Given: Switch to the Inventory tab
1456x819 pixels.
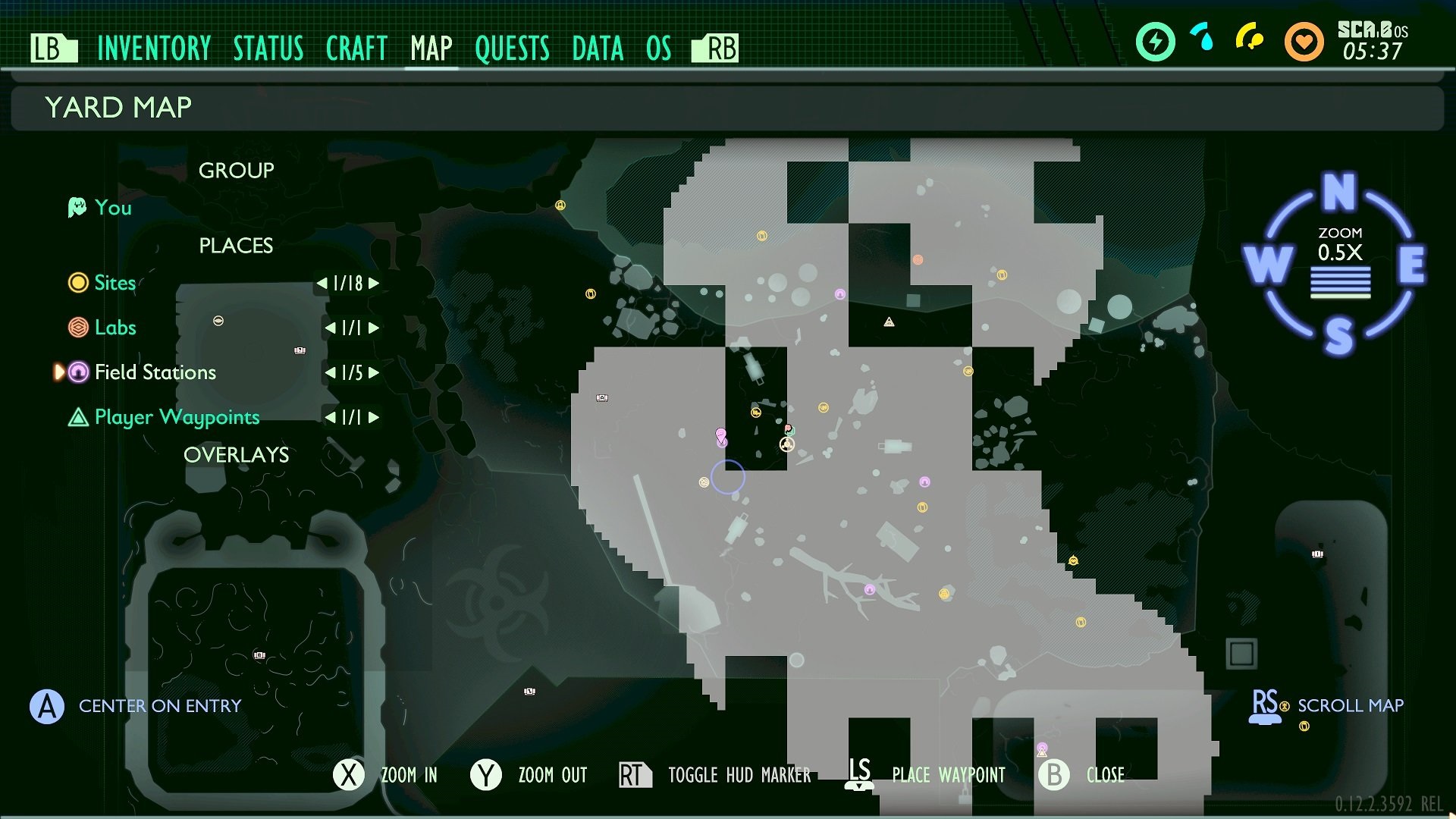Looking at the screenshot, I should [x=154, y=49].
